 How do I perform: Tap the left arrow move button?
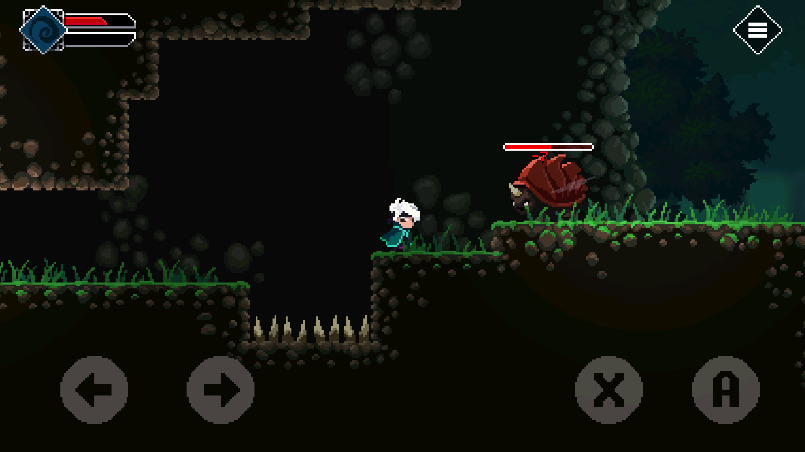[x=94, y=389]
